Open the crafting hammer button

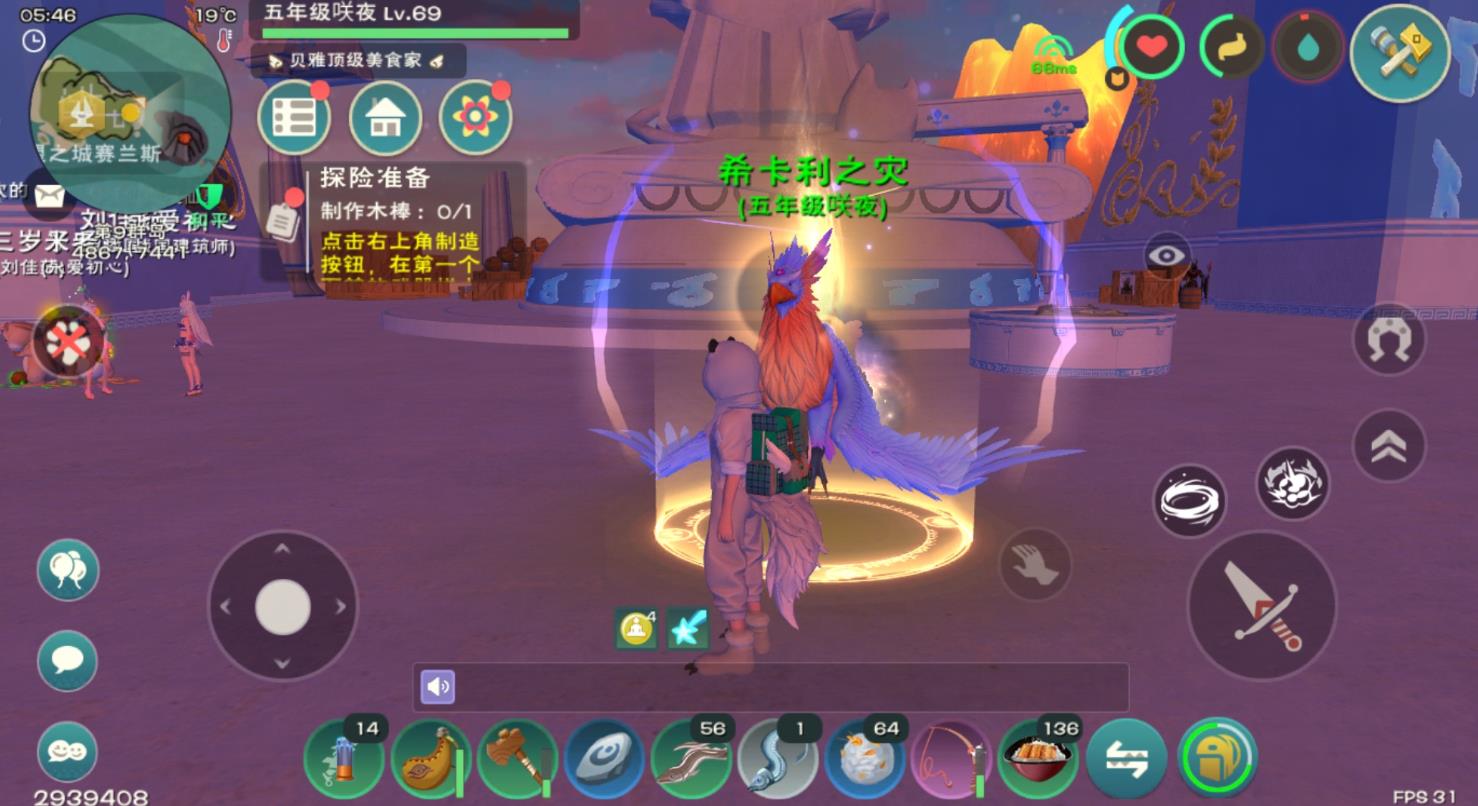[x=1399, y=52]
